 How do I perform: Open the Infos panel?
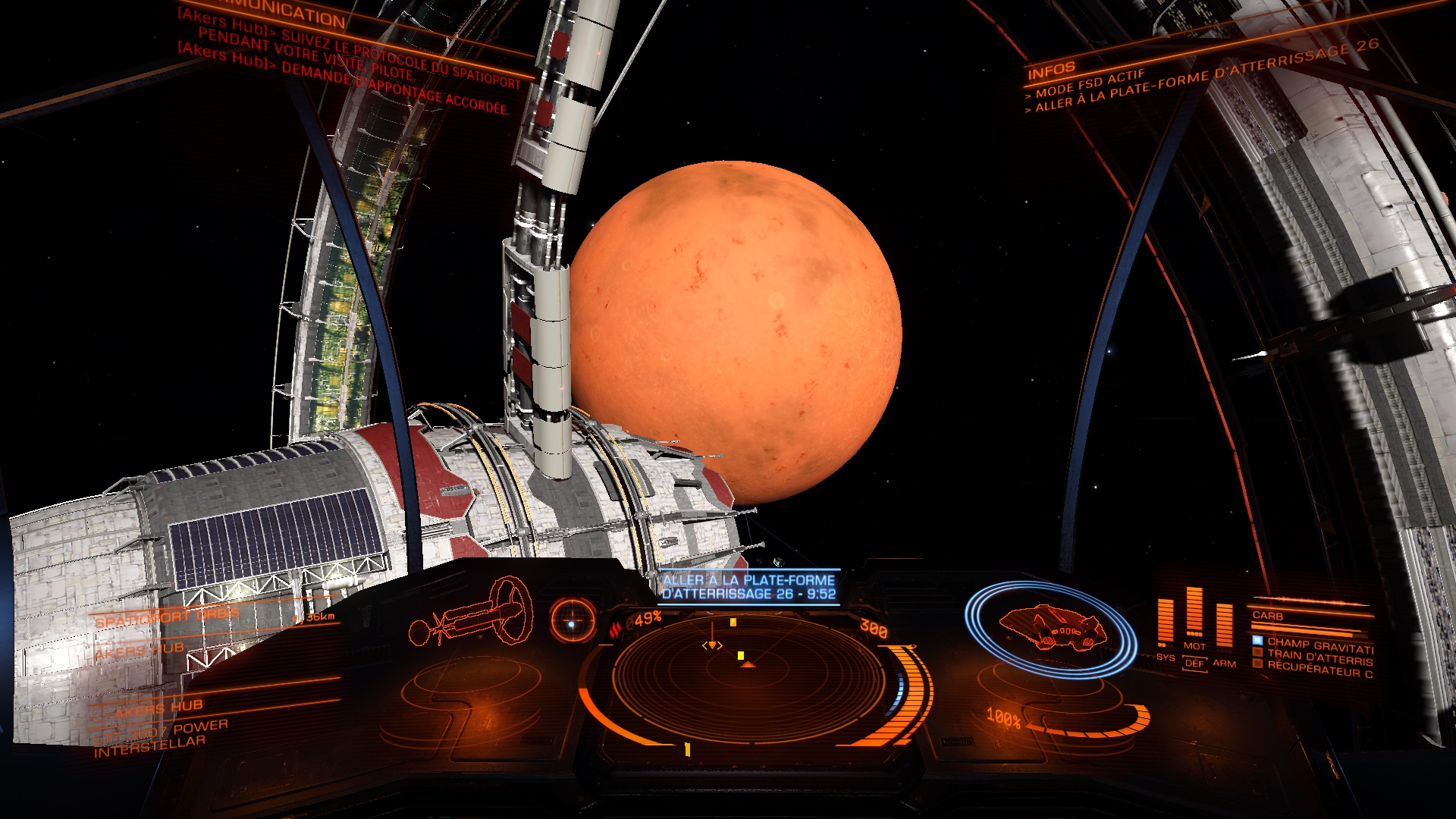pyautogui.click(x=1051, y=71)
